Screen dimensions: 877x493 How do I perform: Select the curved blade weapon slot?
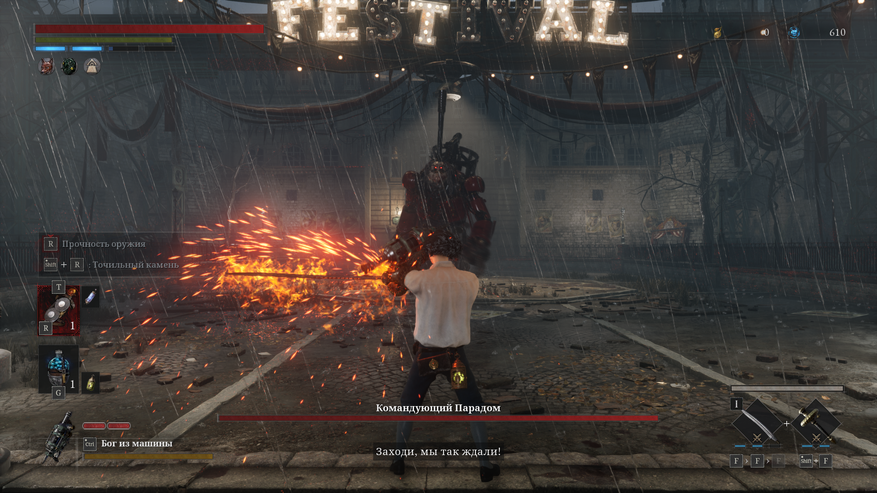(758, 422)
